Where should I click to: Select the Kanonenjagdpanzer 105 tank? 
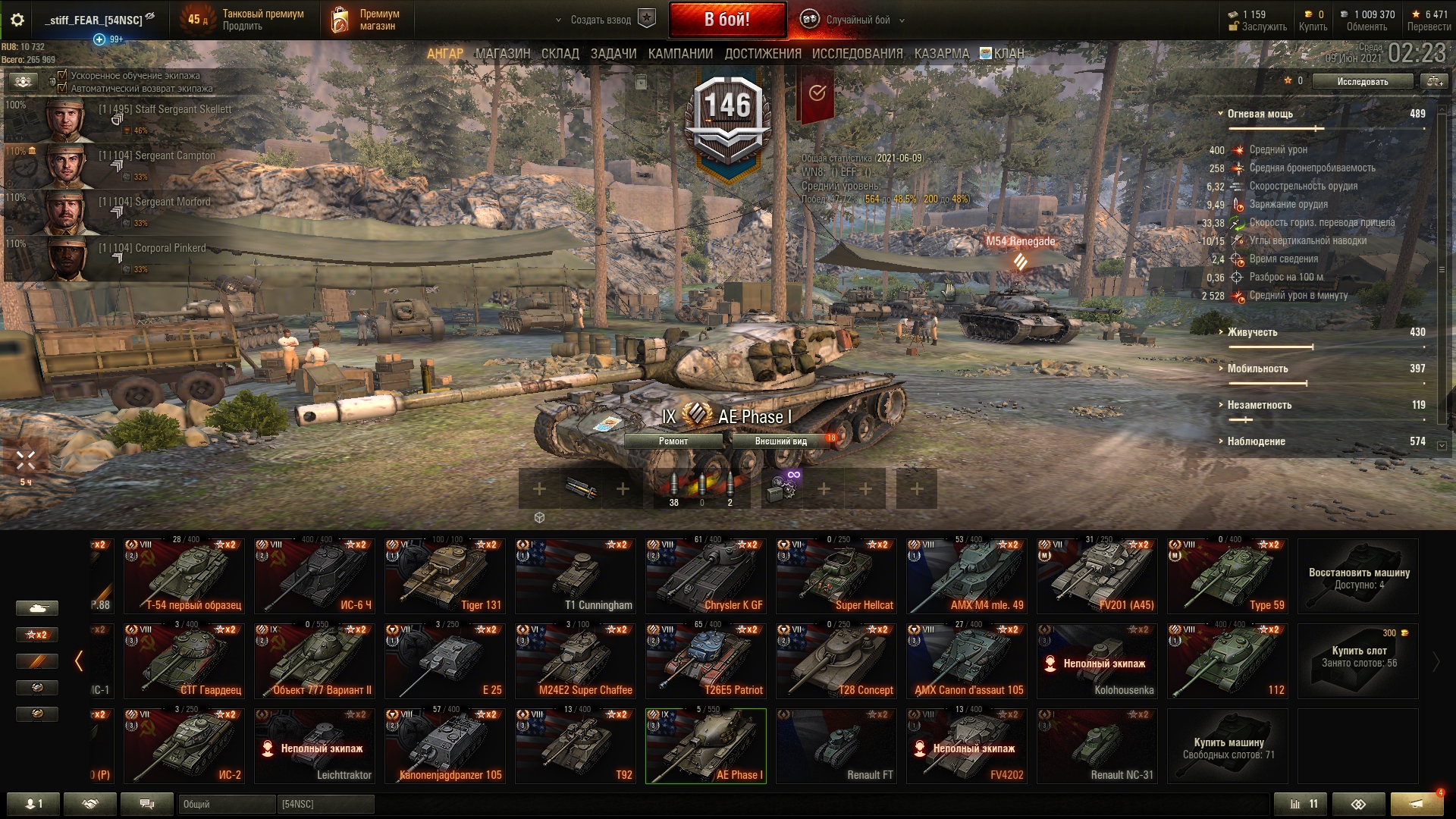click(x=444, y=745)
